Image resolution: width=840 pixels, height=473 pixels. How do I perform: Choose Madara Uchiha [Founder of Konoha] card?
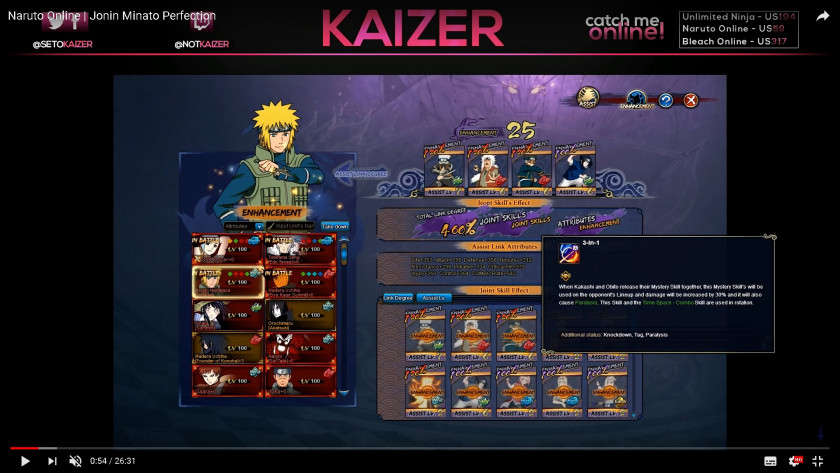(x=228, y=348)
